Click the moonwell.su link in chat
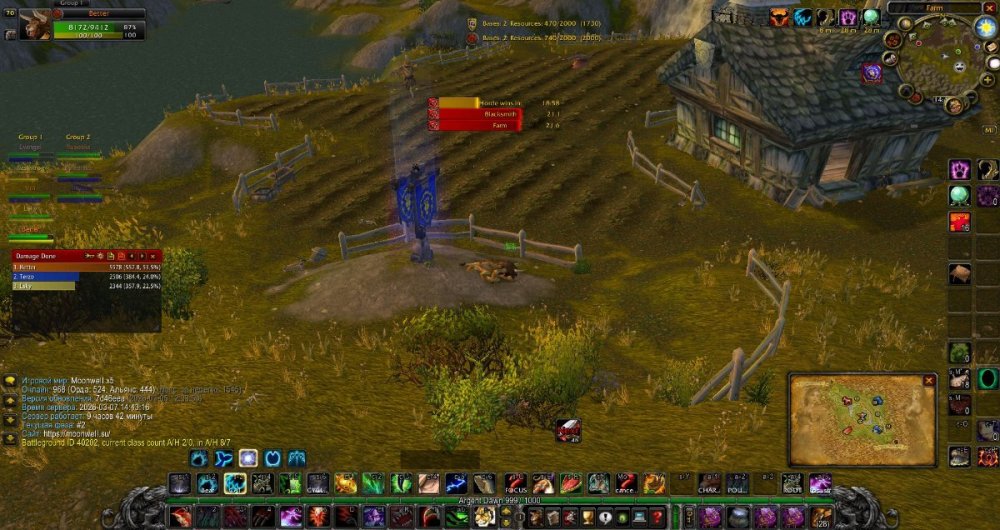This screenshot has height=530, width=1000. pyautogui.click(x=78, y=432)
